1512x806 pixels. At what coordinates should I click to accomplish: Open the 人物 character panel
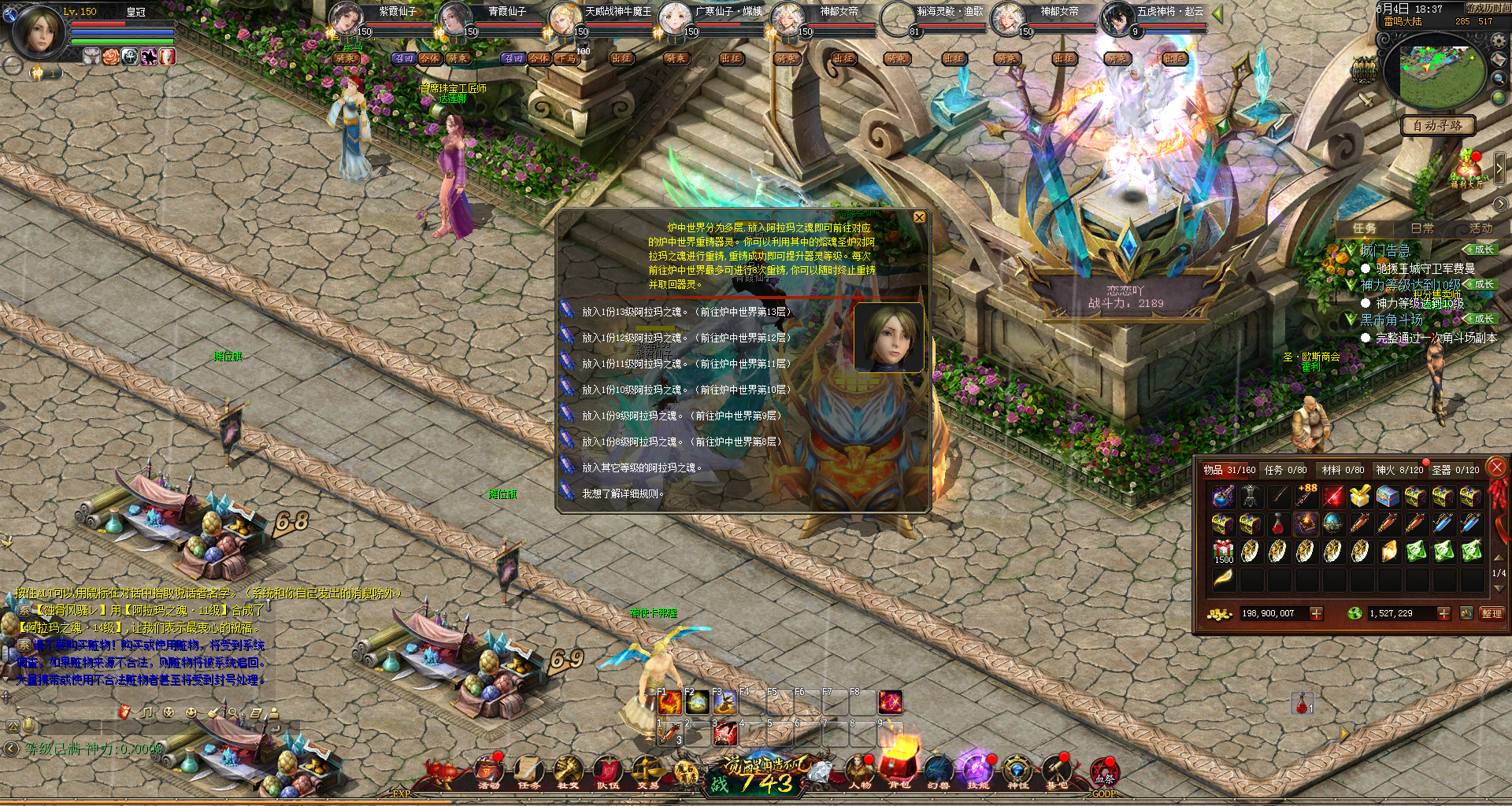tap(859, 771)
